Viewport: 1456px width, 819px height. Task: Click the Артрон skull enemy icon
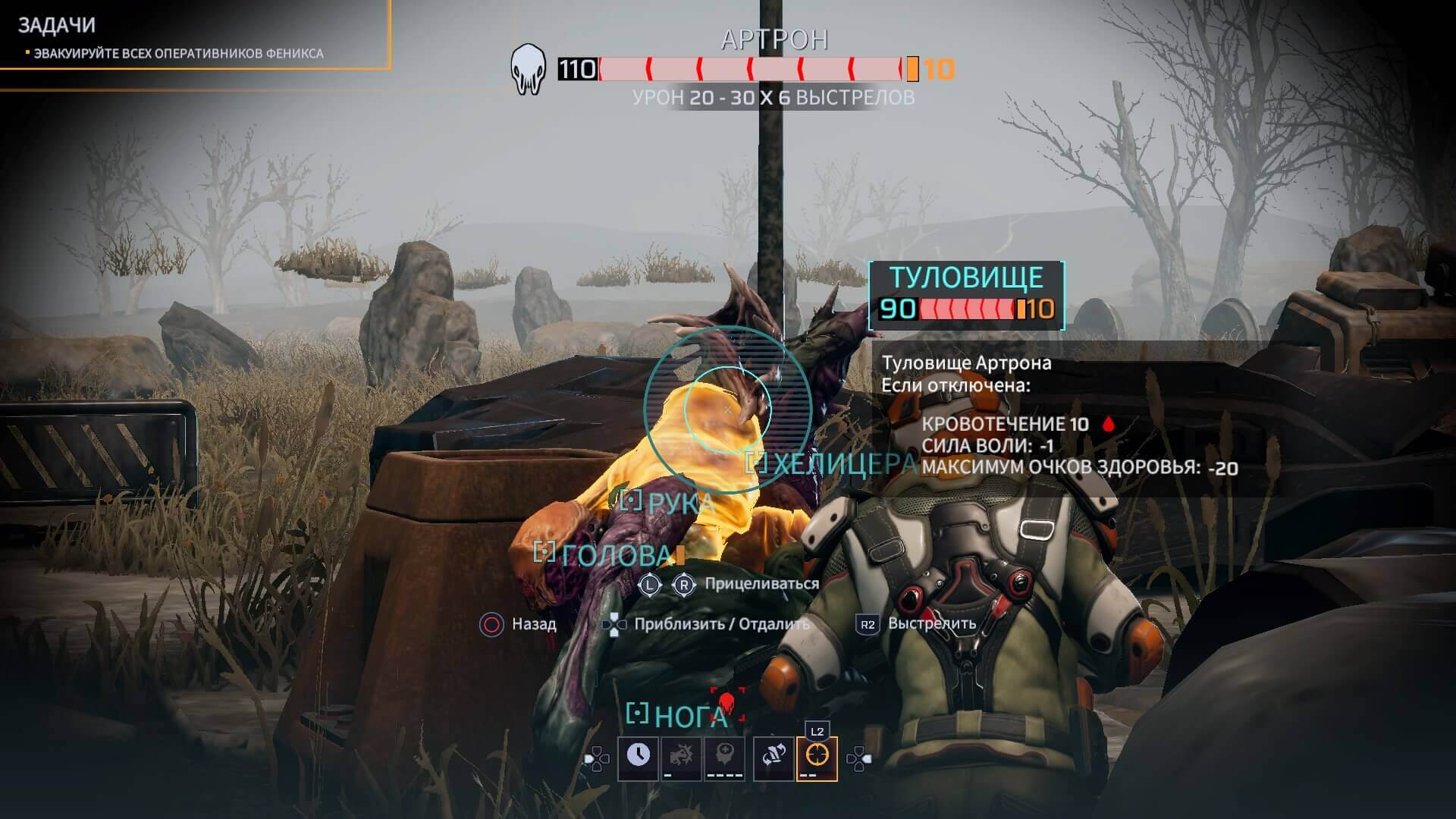coord(529,70)
